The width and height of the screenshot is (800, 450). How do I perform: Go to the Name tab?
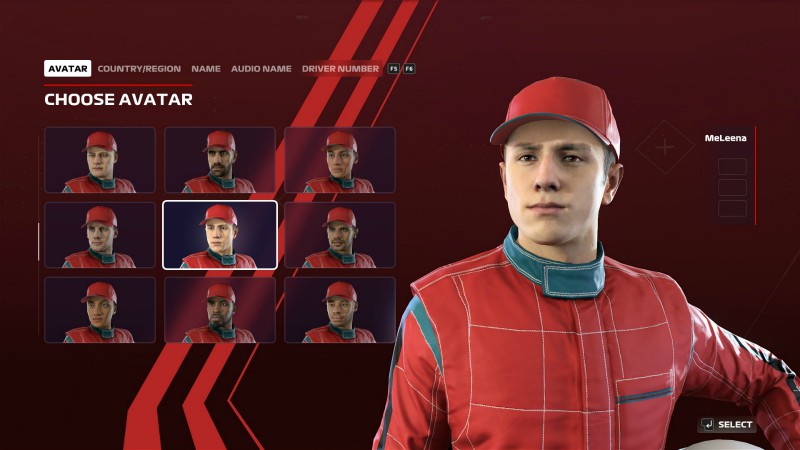pyautogui.click(x=206, y=69)
